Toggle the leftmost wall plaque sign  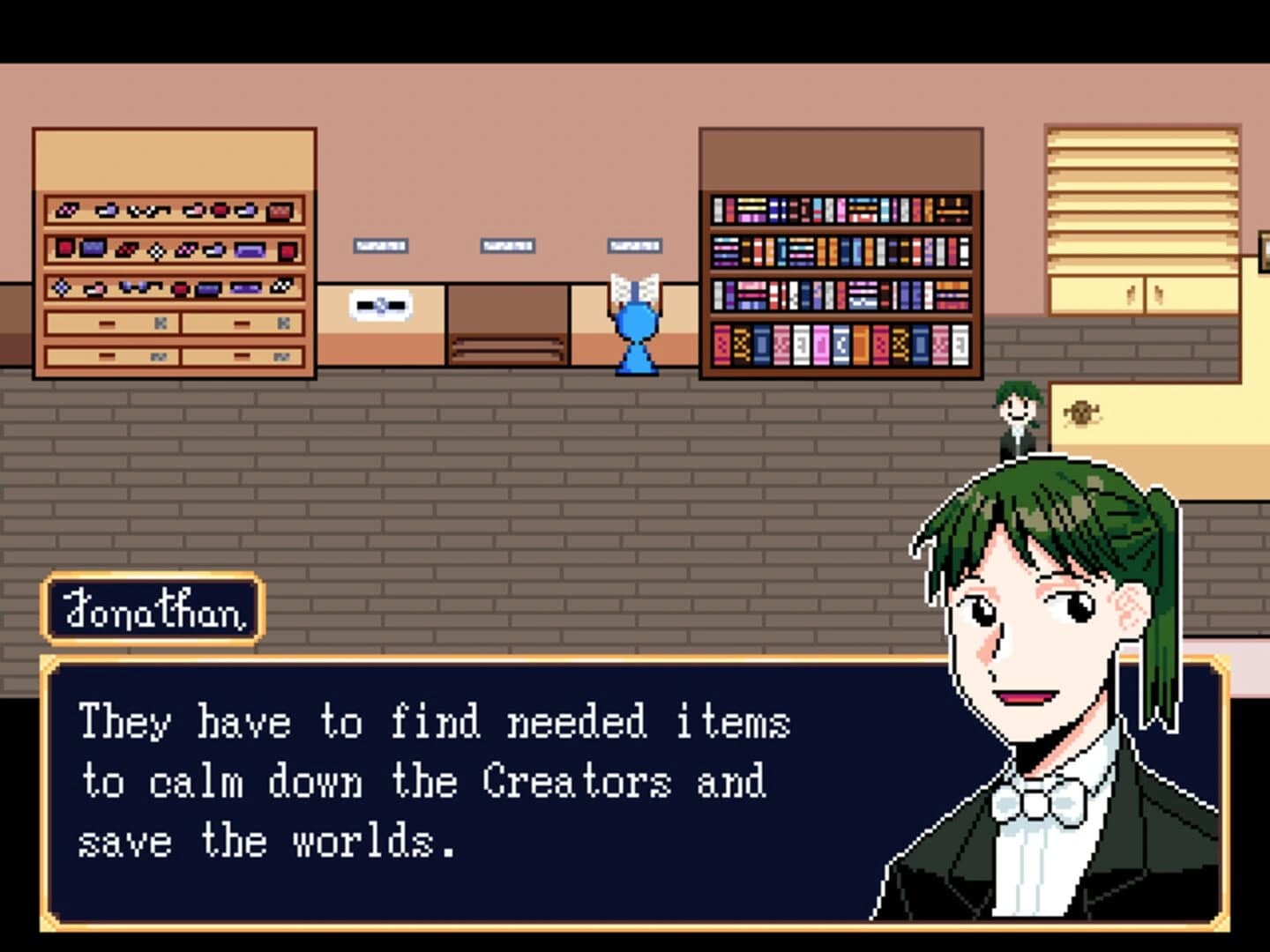coord(380,246)
